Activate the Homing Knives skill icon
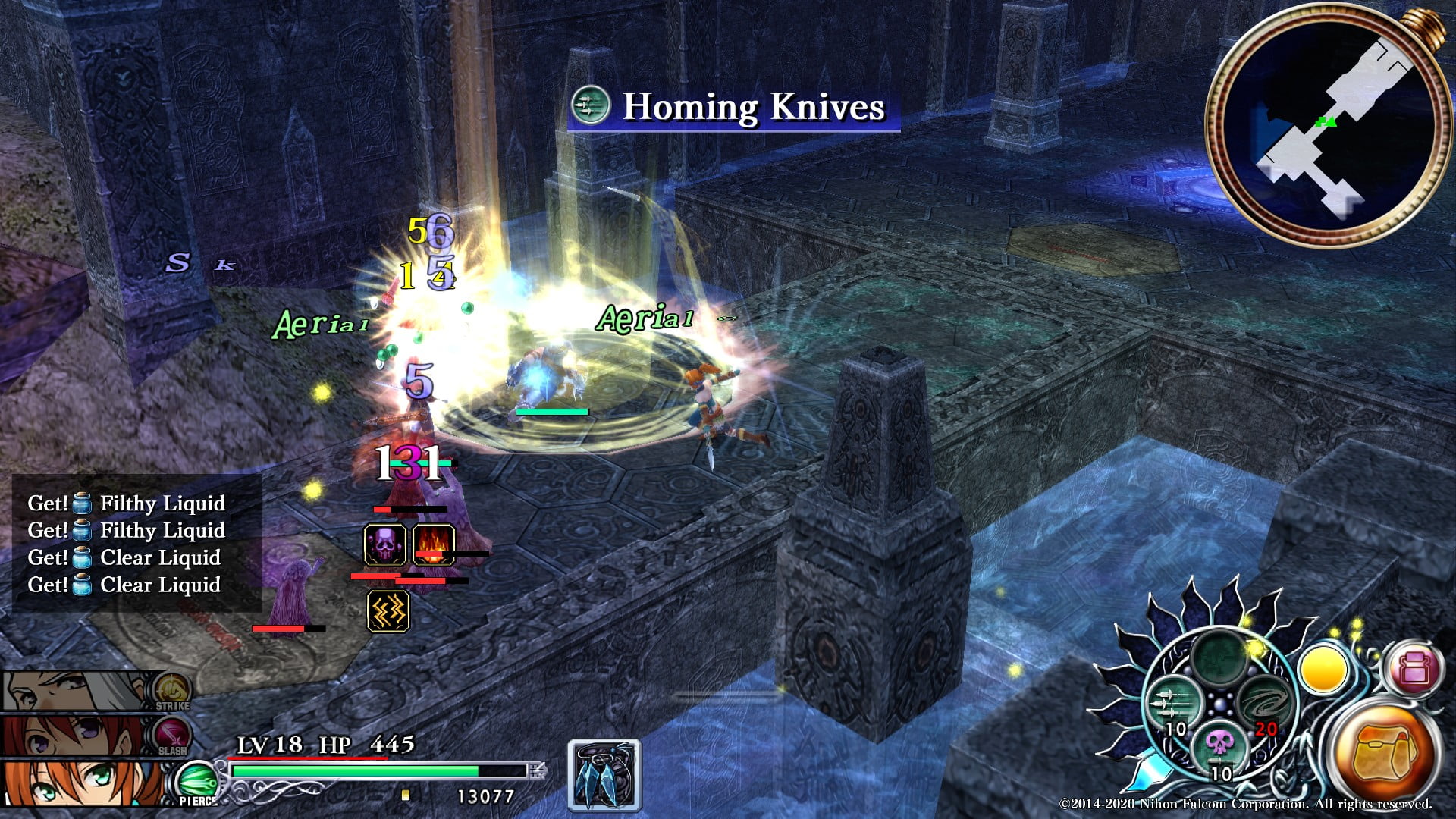The image size is (1456, 819). pyautogui.click(x=1173, y=702)
